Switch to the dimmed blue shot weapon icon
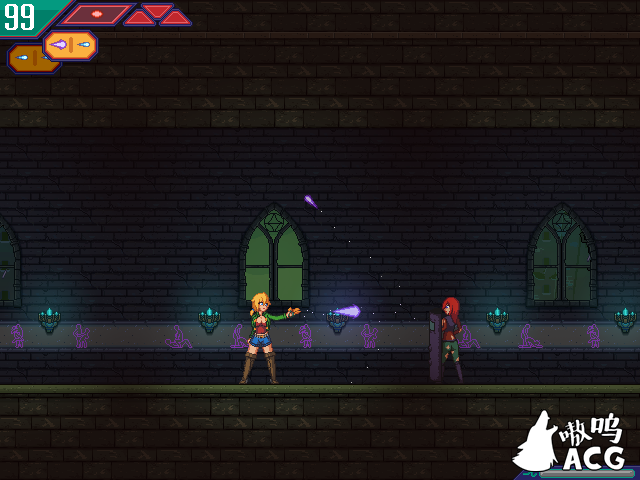Viewport: 640px width, 480px height. click(23, 58)
